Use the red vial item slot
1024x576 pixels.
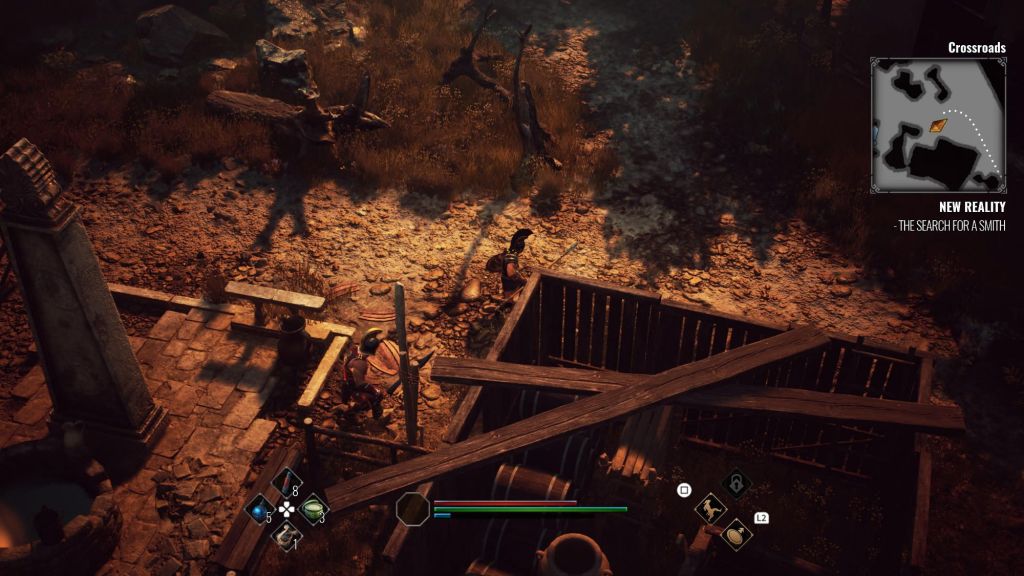tap(287, 483)
